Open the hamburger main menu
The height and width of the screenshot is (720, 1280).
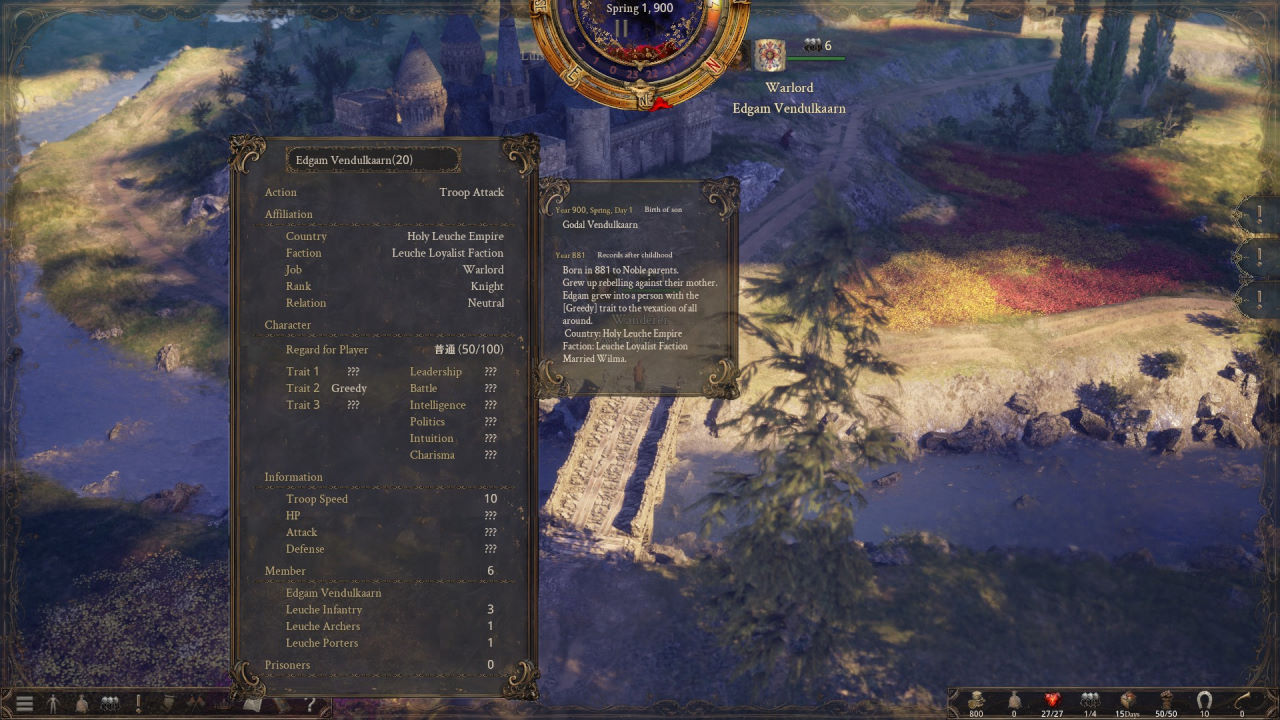click(x=24, y=704)
